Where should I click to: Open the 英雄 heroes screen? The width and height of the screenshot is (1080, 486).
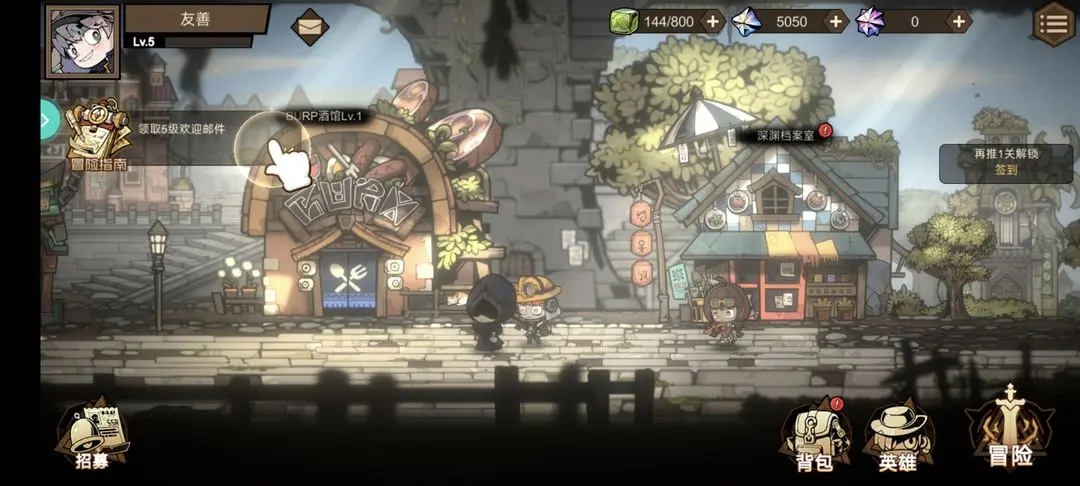898,436
